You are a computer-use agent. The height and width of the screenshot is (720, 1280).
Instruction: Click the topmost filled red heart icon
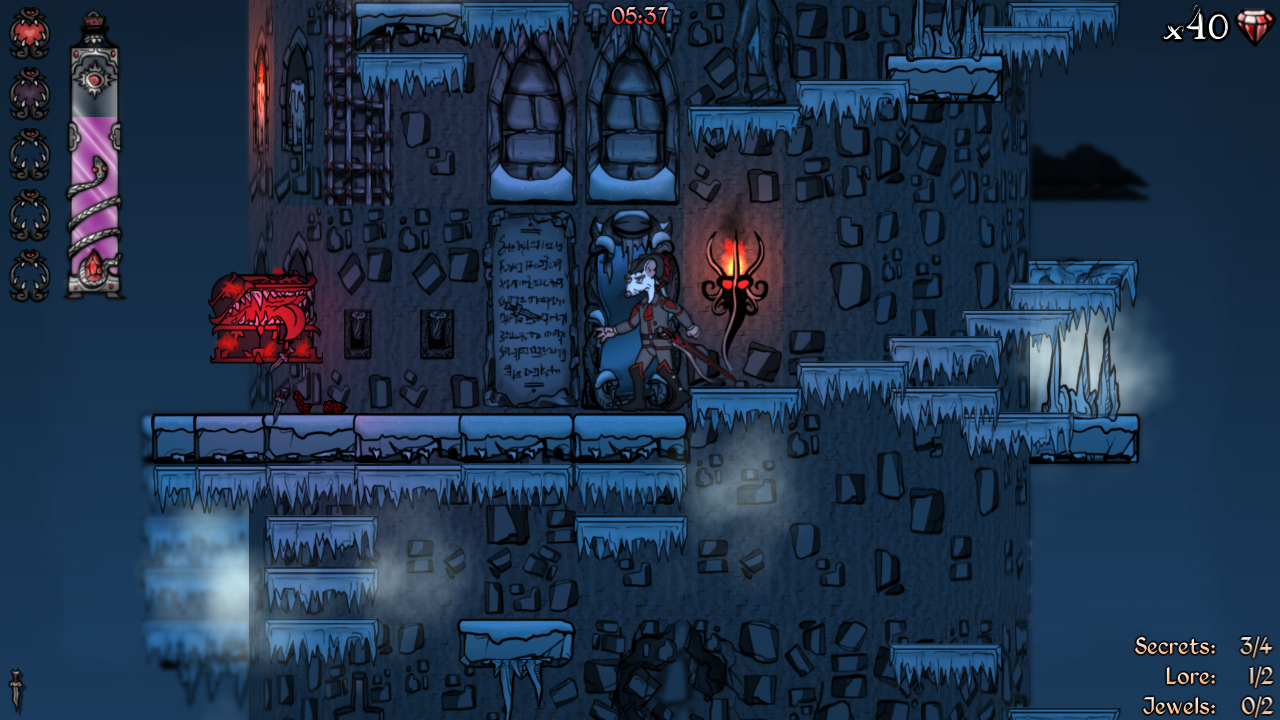(27, 31)
